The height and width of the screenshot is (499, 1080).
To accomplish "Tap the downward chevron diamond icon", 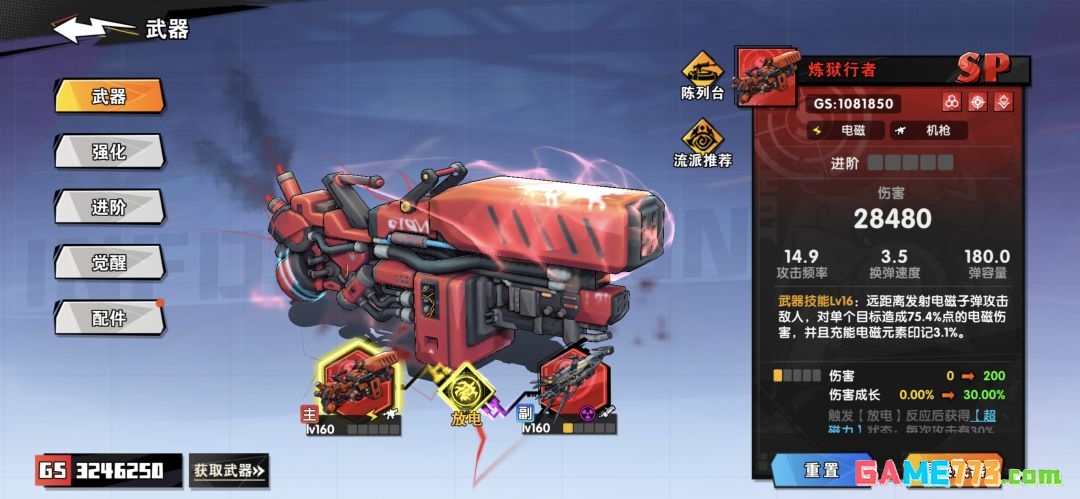I will [x=1003, y=102].
